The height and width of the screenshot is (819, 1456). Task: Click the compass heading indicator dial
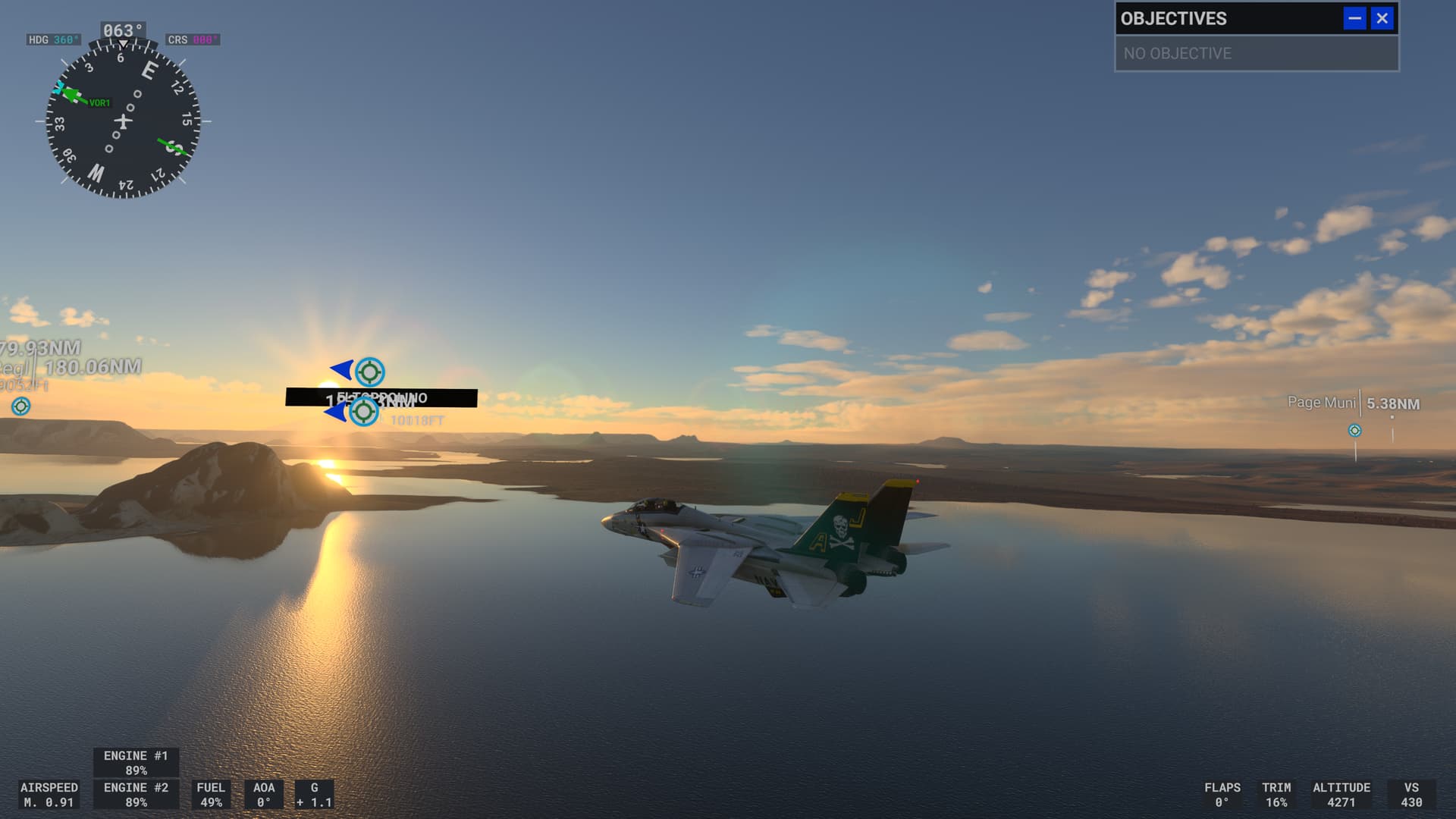(123, 121)
